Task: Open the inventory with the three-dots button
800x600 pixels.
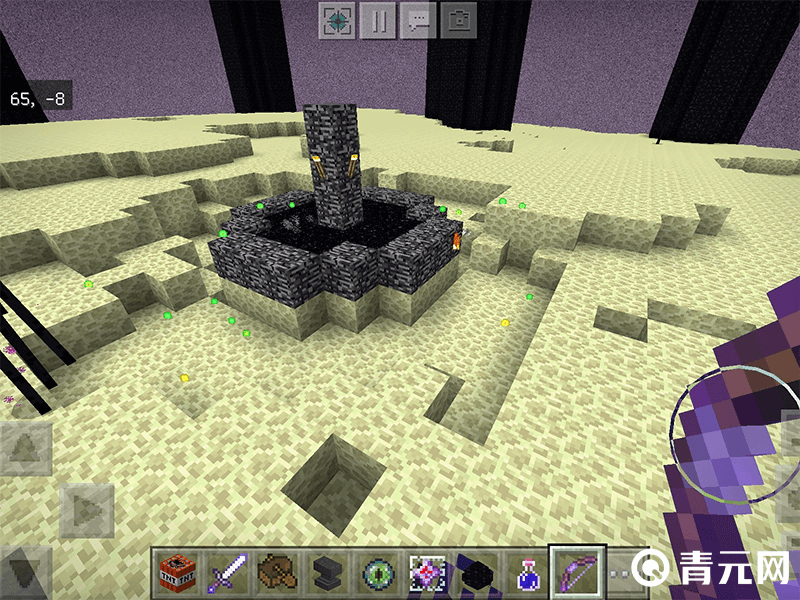Action: point(622,574)
